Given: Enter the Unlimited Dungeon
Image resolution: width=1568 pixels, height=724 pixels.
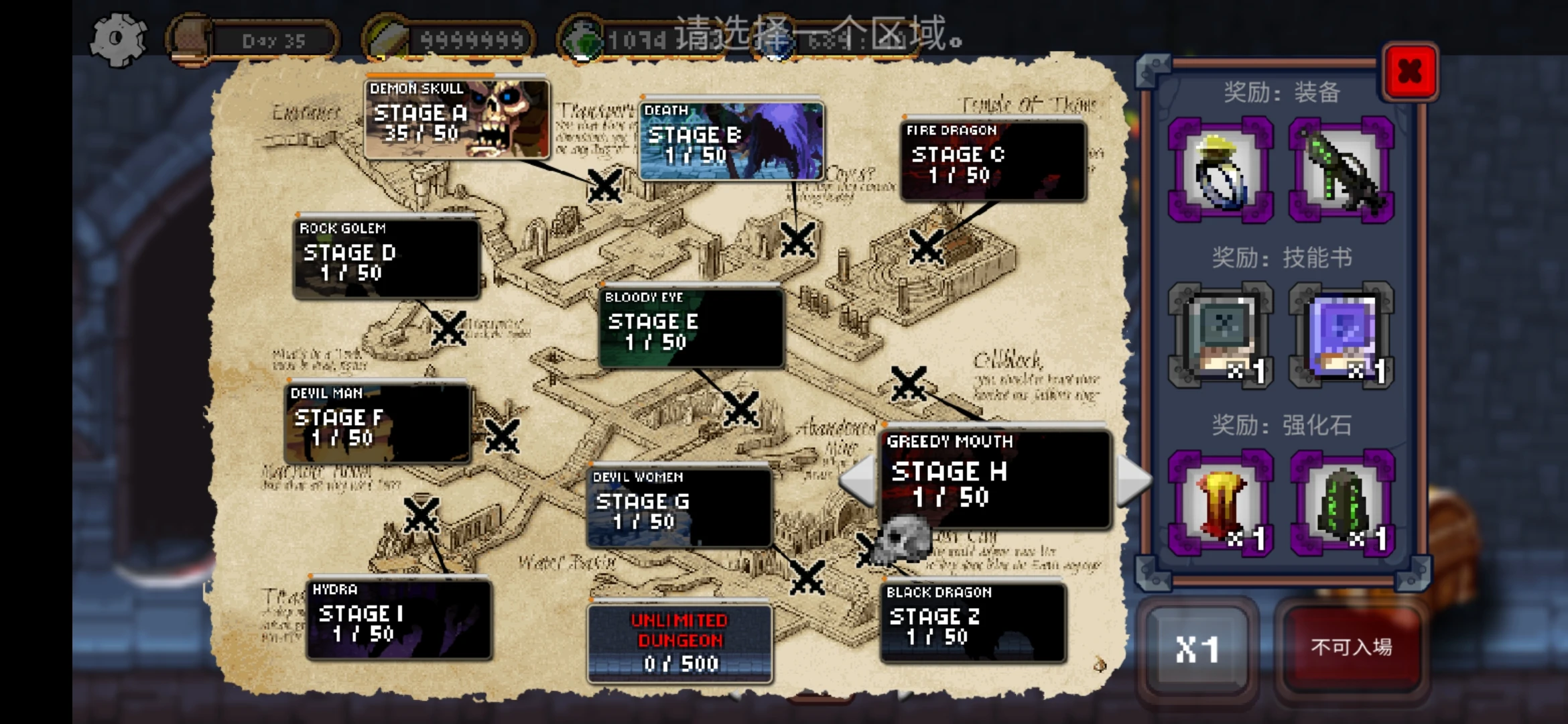Looking at the screenshot, I should [679, 643].
